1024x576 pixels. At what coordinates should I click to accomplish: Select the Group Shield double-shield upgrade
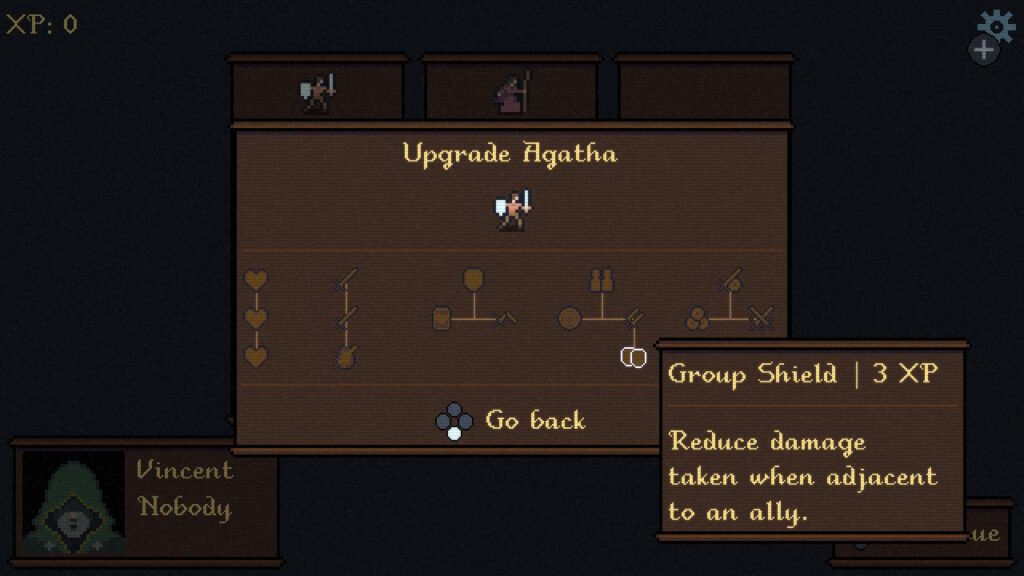[x=633, y=356]
